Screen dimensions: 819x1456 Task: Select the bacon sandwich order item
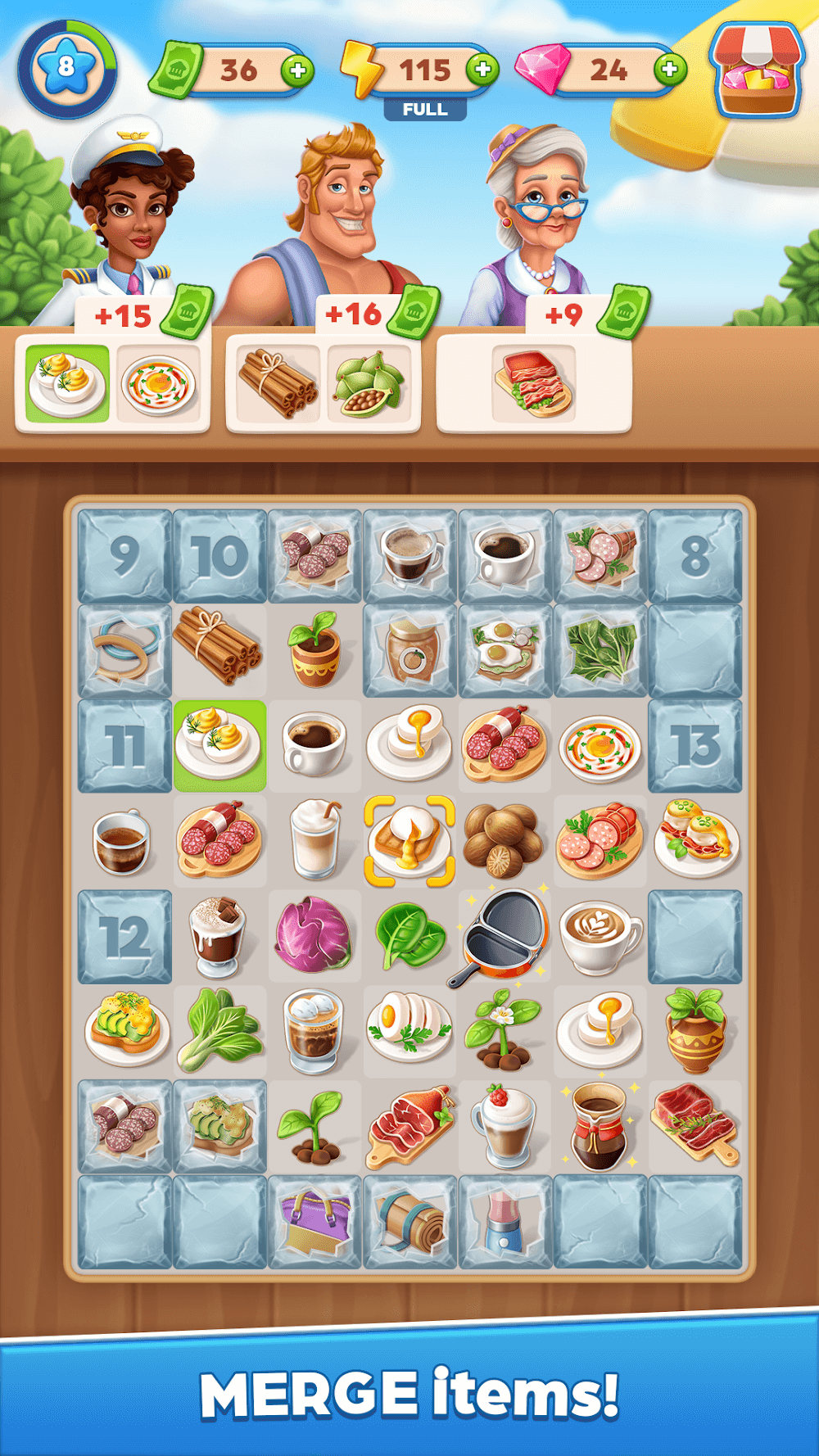point(534,382)
